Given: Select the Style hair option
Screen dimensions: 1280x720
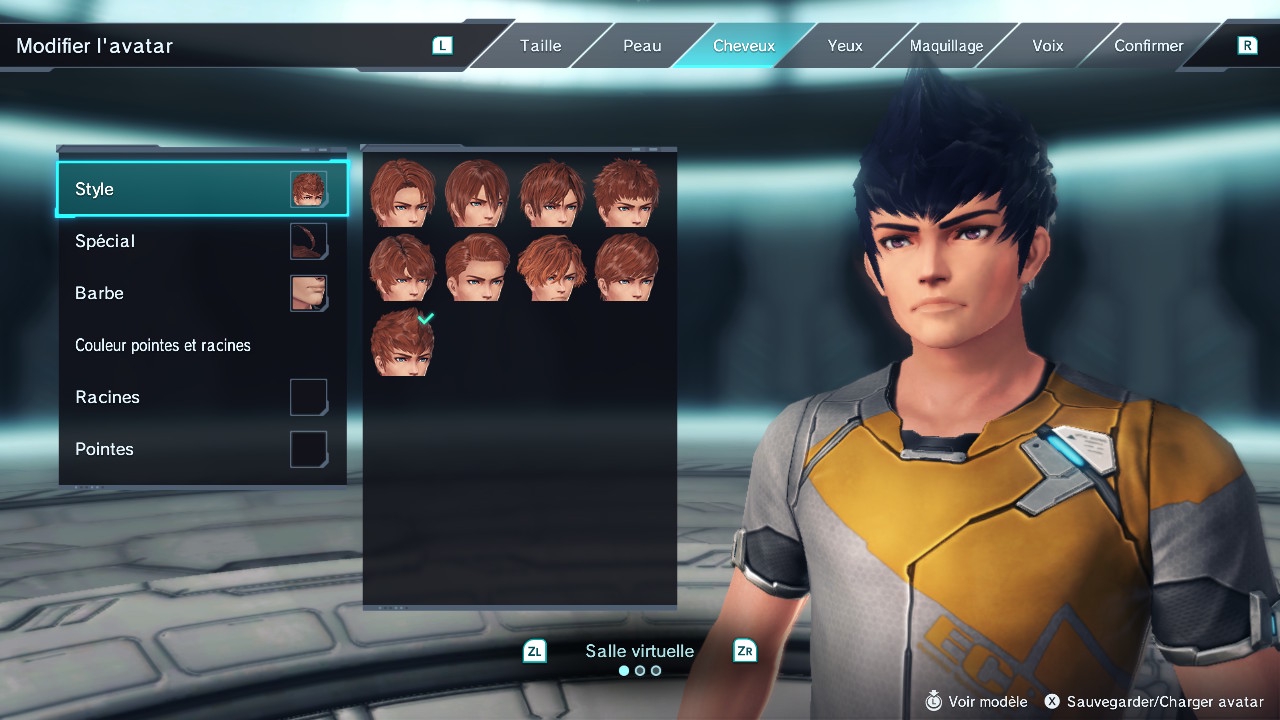Looking at the screenshot, I should coord(202,189).
